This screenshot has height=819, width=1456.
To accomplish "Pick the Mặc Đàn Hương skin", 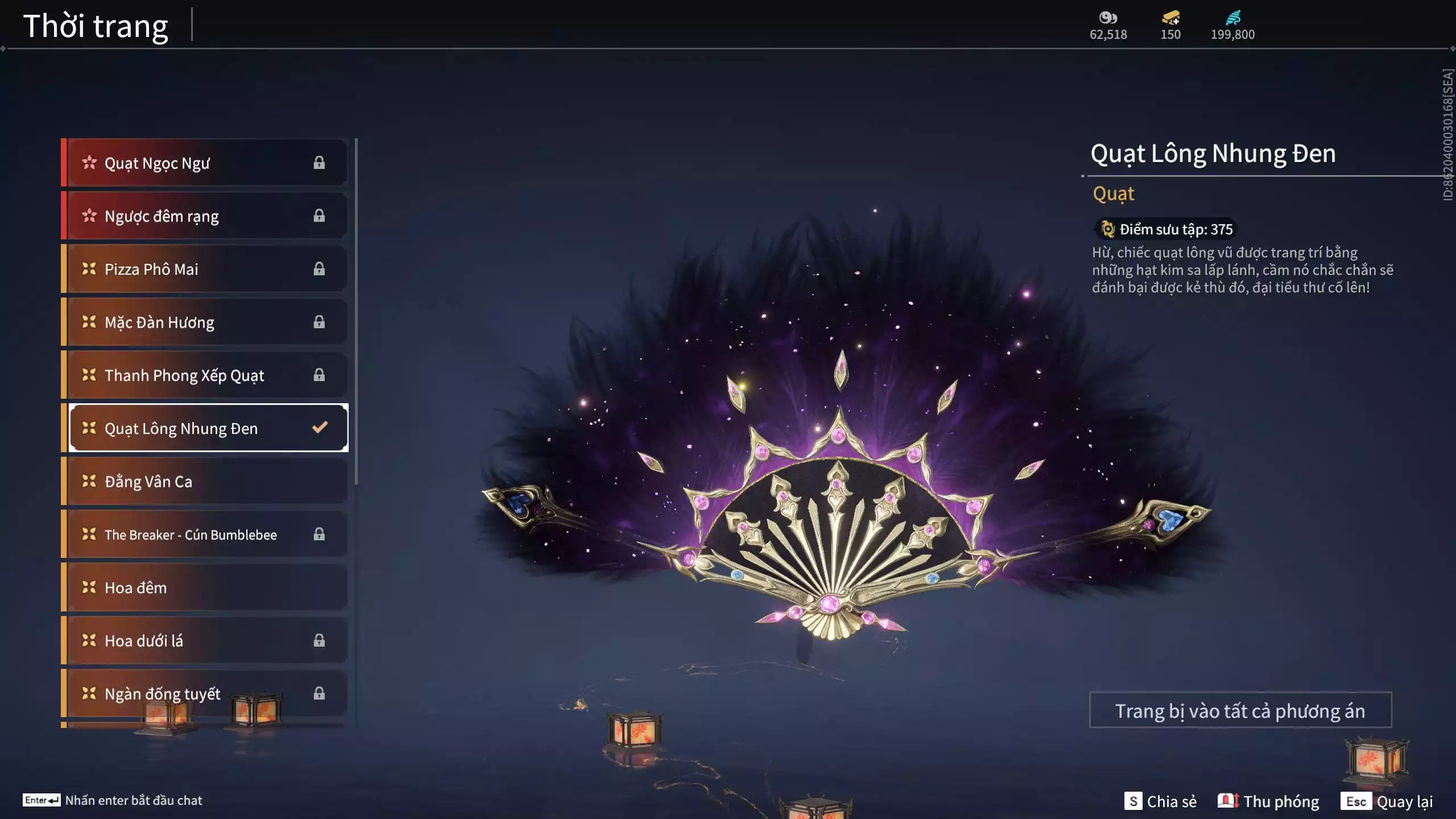I will (x=205, y=322).
